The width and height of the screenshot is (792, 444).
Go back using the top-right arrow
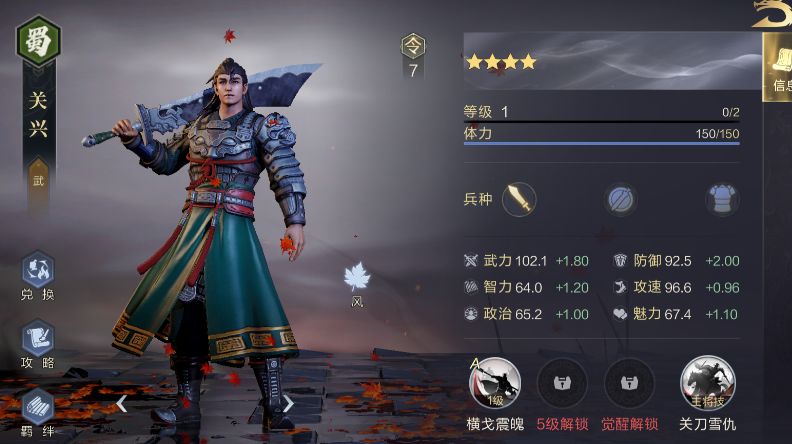click(772, 13)
